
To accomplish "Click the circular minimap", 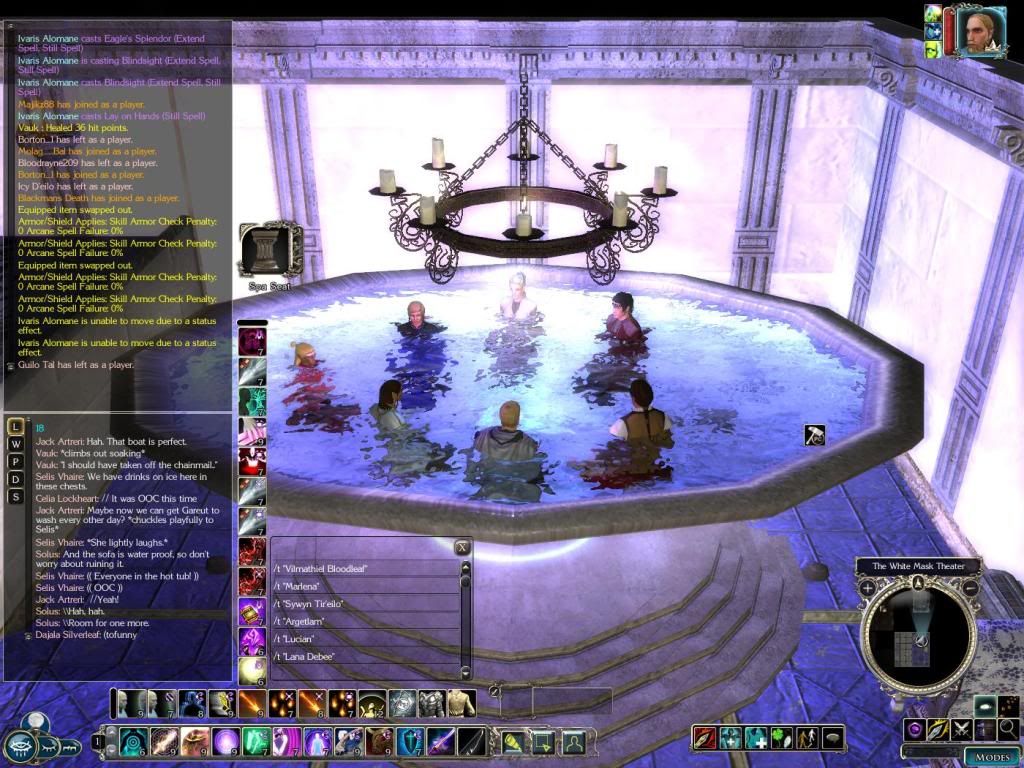I will (x=918, y=638).
